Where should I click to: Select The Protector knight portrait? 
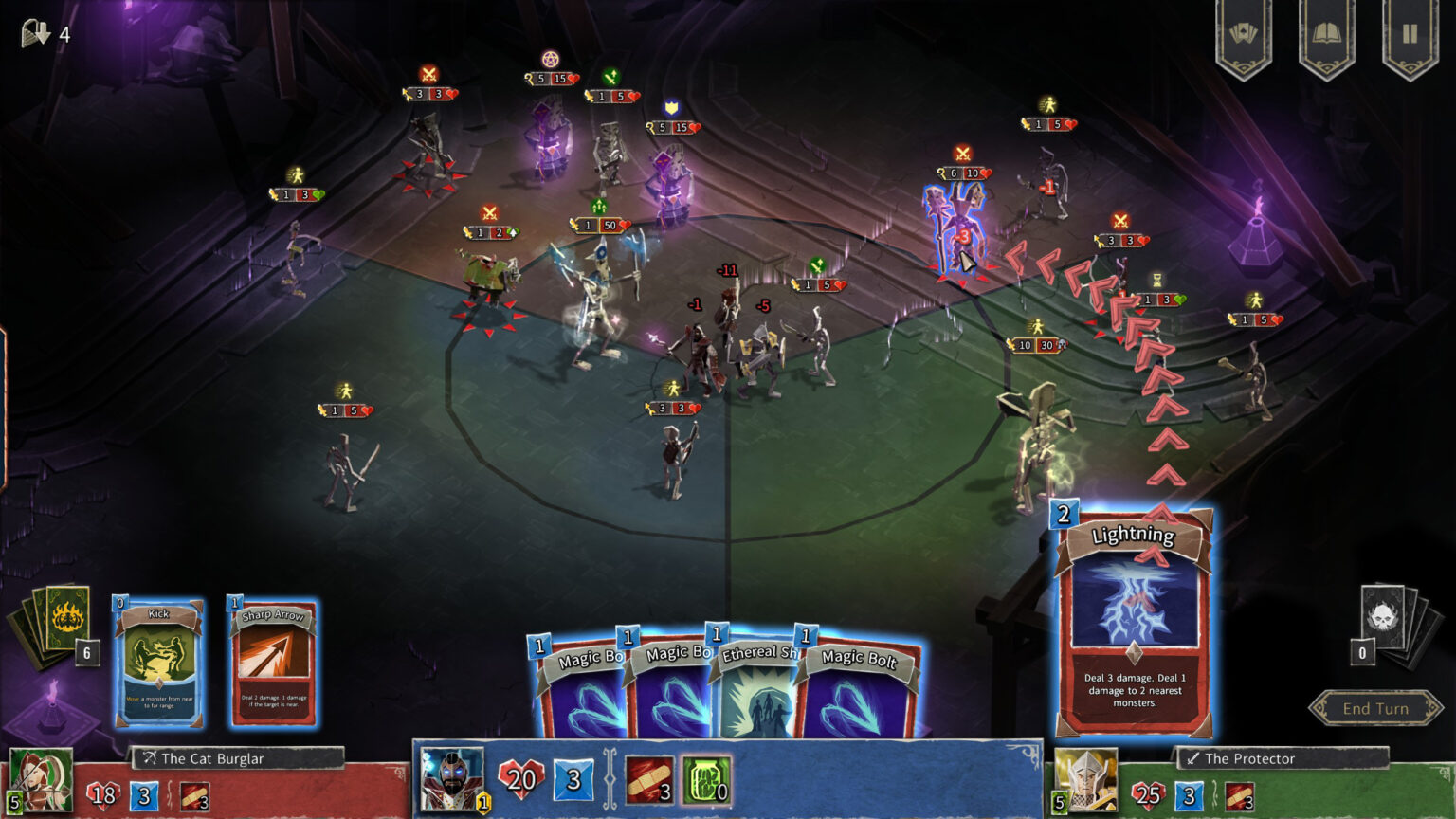[x=1086, y=779]
